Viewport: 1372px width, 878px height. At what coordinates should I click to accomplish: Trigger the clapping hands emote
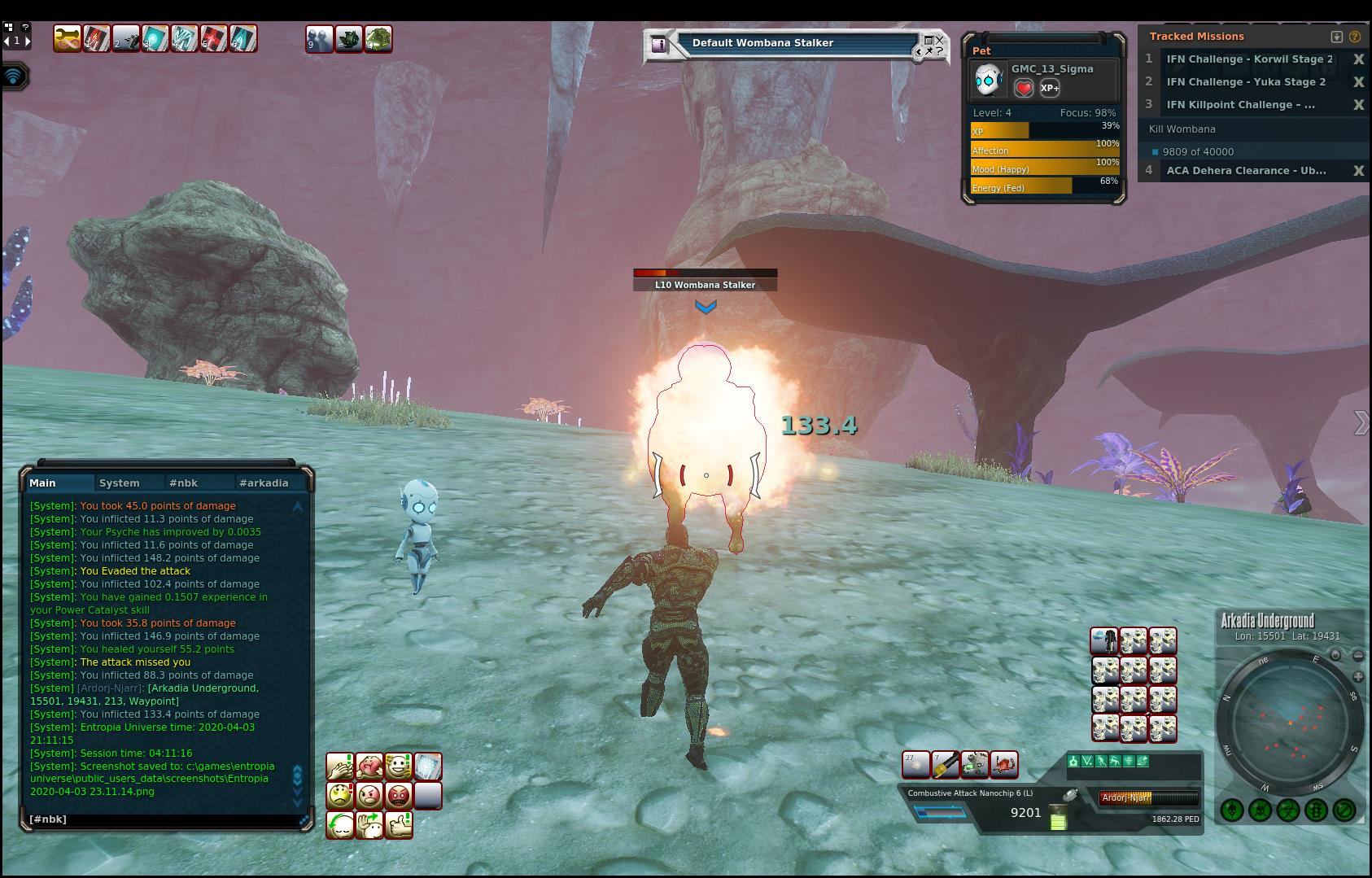(x=339, y=767)
